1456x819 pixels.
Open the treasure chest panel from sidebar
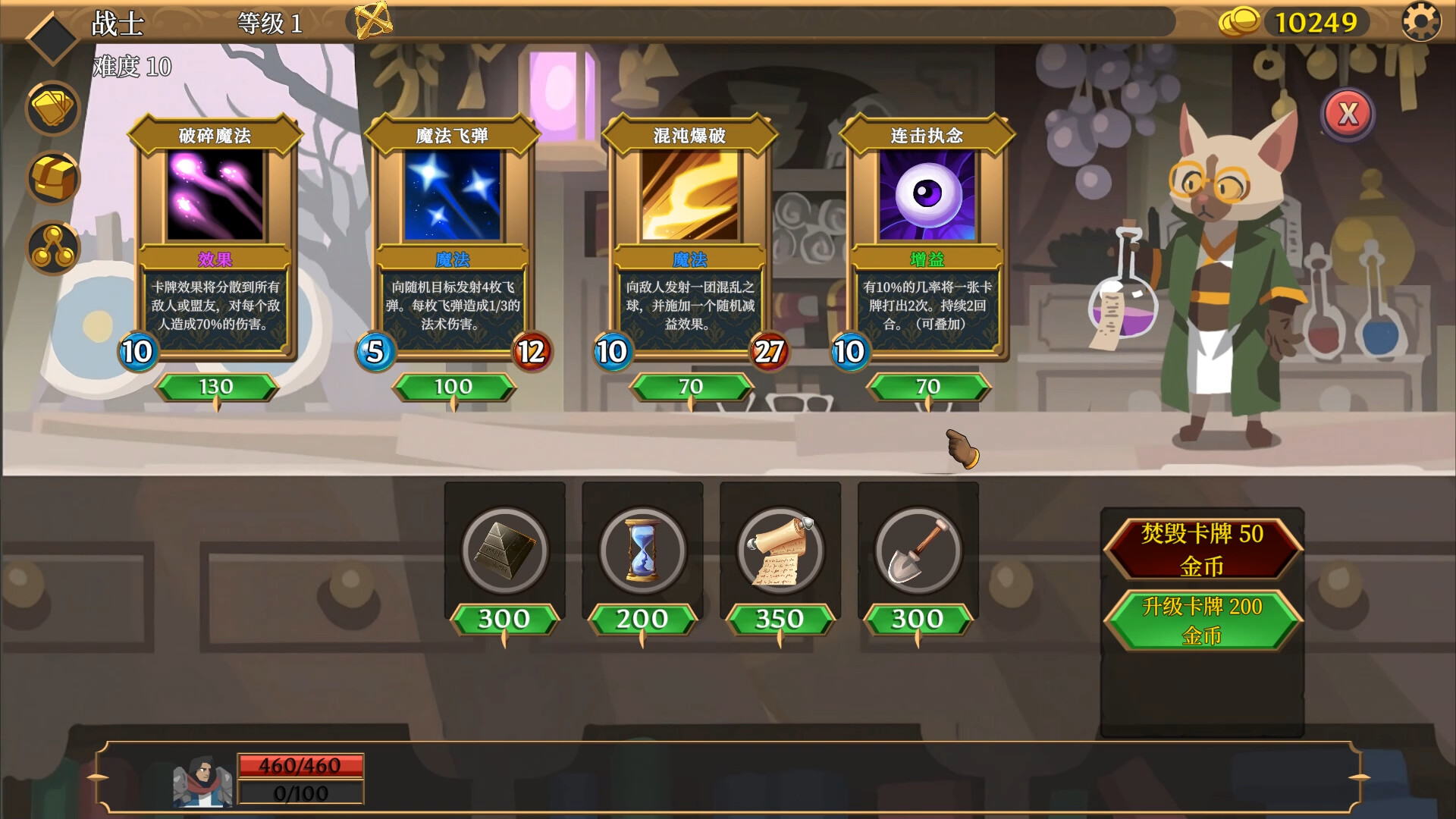51,179
